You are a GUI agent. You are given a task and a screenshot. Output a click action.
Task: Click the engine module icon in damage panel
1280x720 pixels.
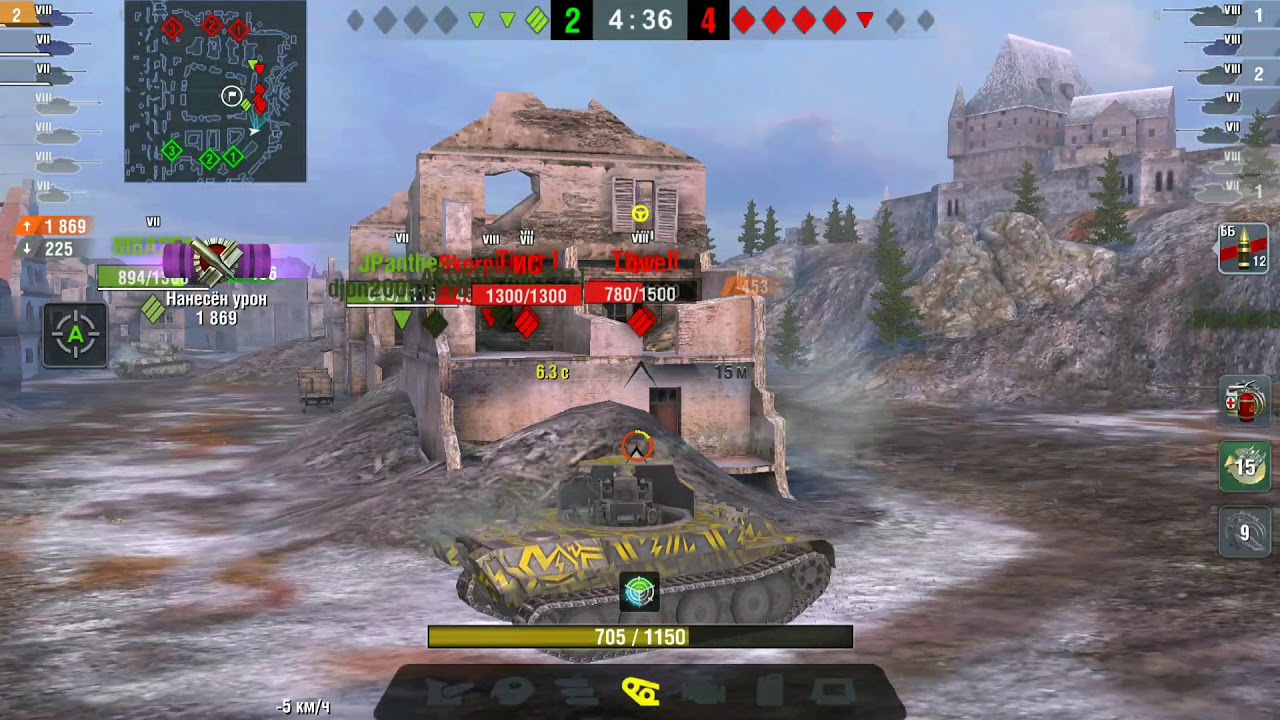point(703,691)
